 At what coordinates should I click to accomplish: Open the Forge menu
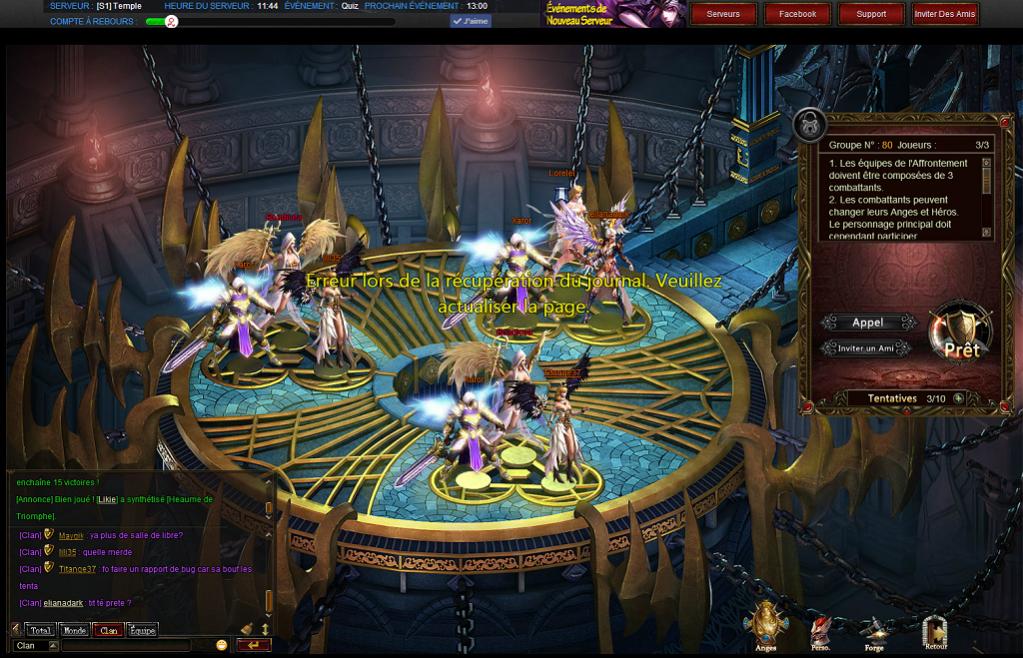click(874, 631)
